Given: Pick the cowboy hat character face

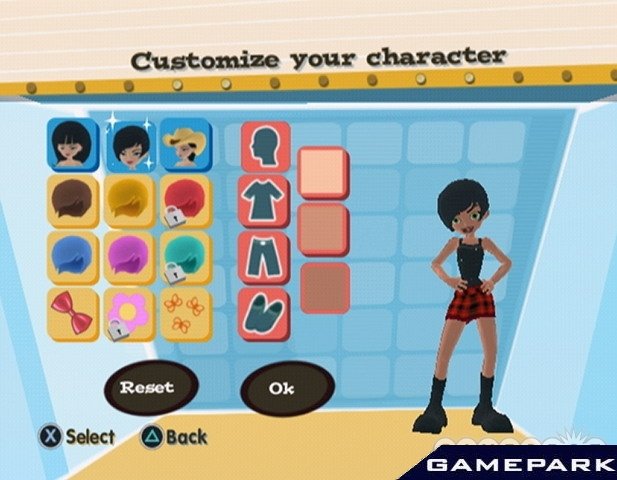Looking at the screenshot, I should tap(186, 145).
